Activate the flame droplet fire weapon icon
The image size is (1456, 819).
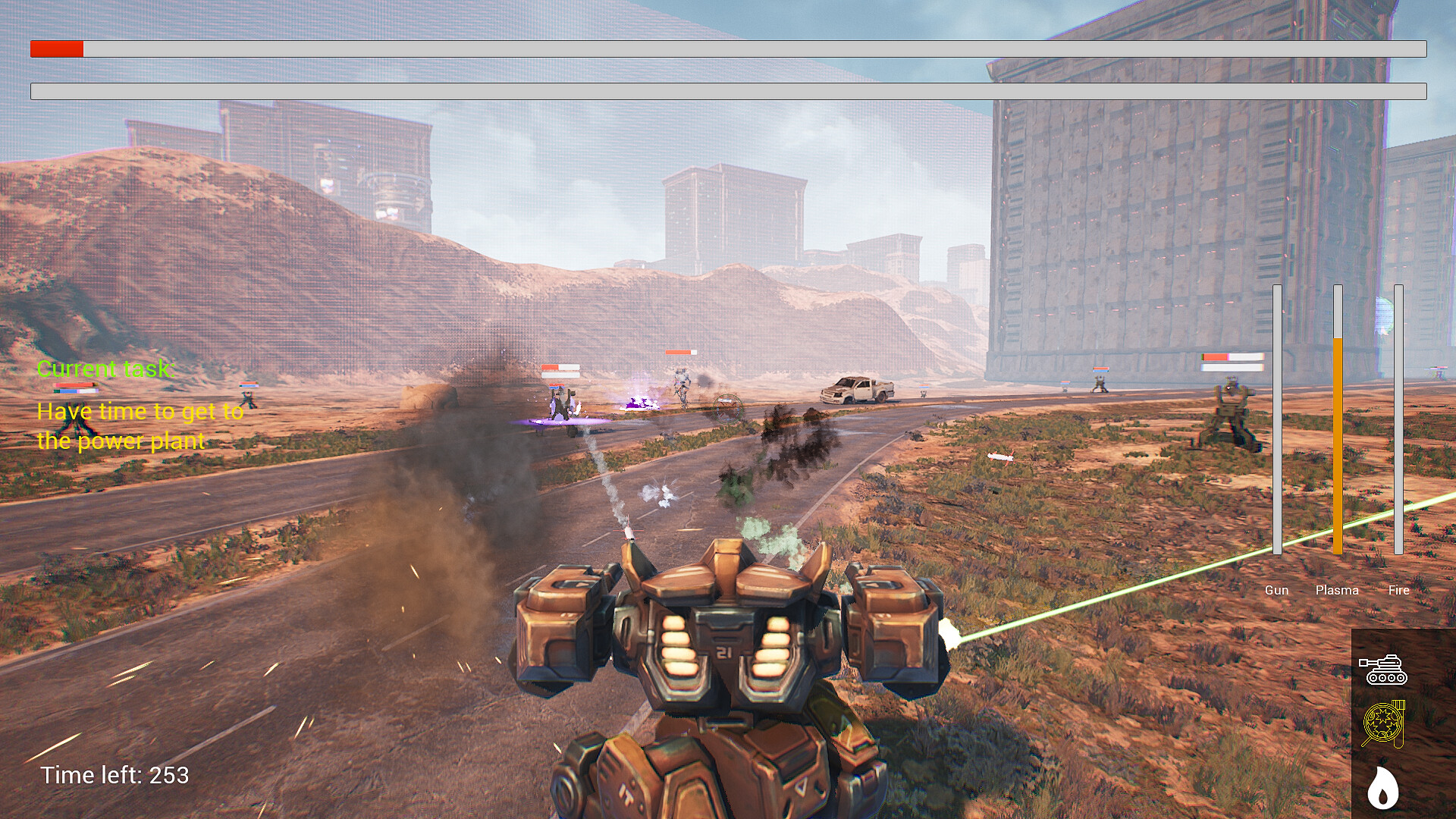1382,787
